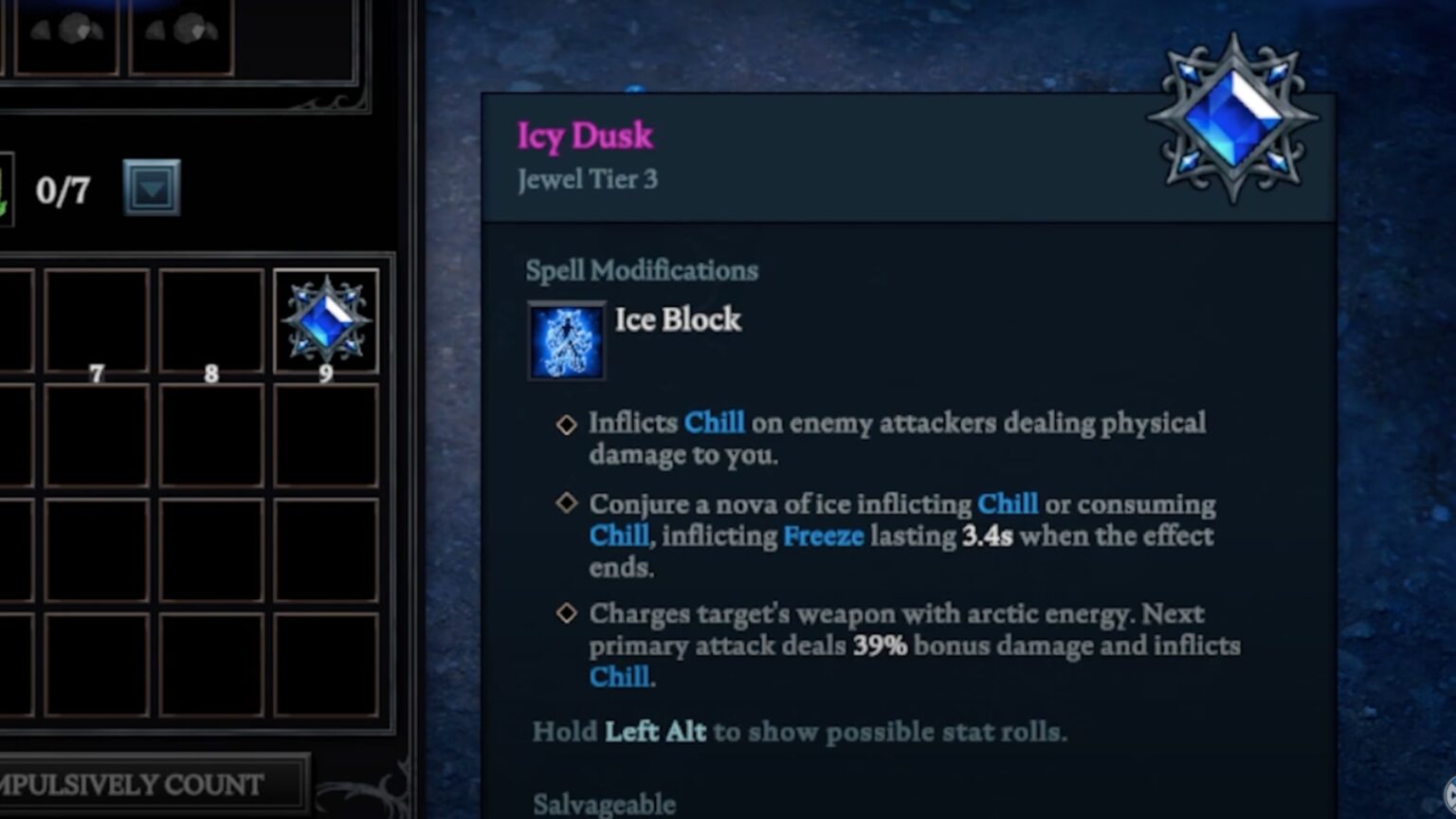Click the Spell Modifications header
The image size is (1456, 819).
click(x=642, y=271)
